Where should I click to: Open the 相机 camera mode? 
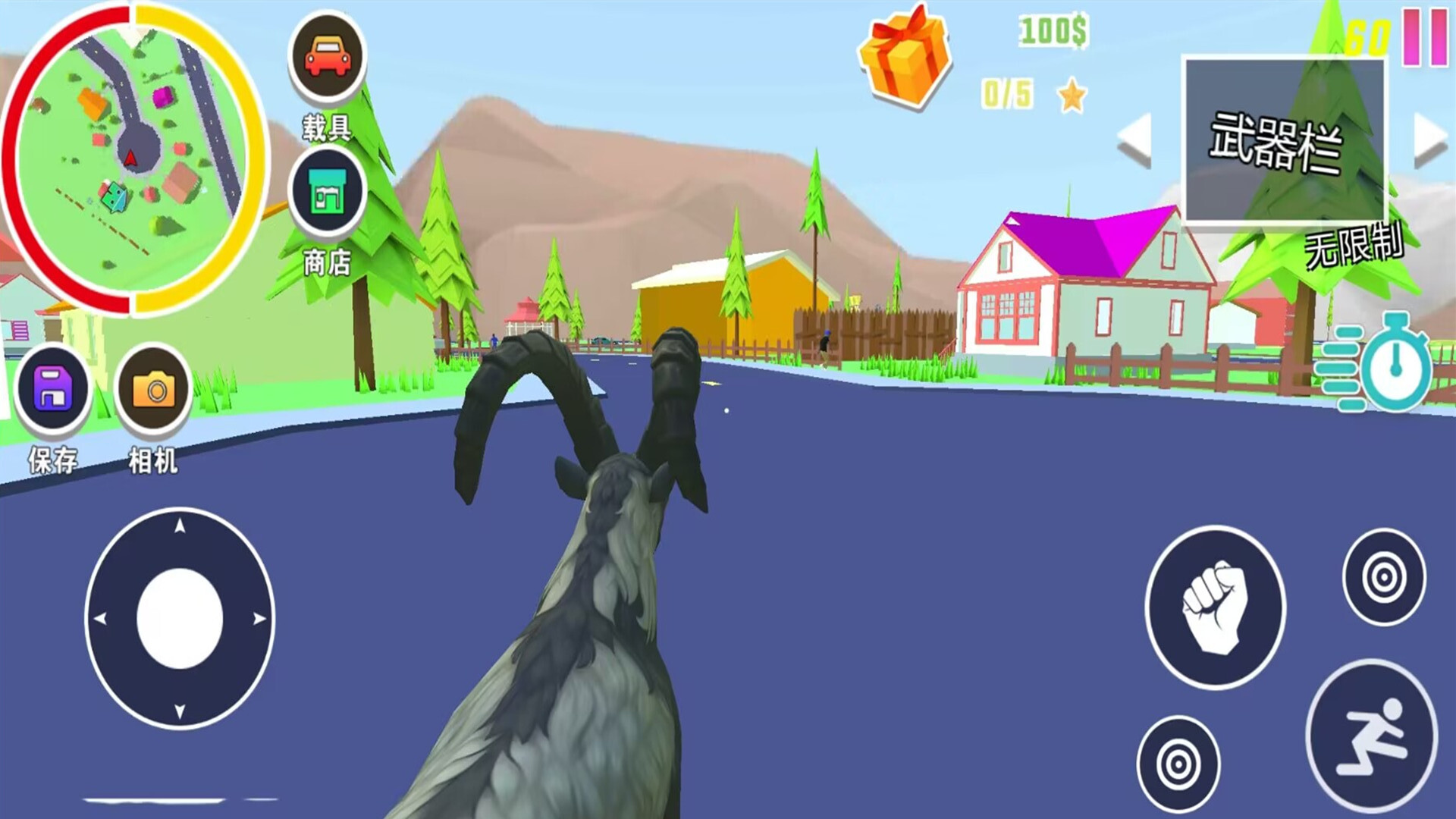click(x=154, y=390)
